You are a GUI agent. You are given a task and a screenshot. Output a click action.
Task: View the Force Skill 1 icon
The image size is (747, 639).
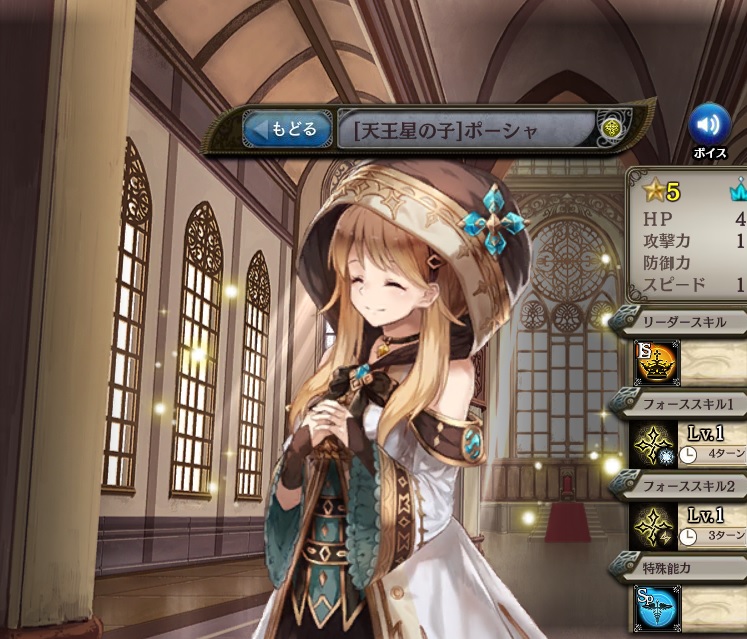tap(655, 443)
